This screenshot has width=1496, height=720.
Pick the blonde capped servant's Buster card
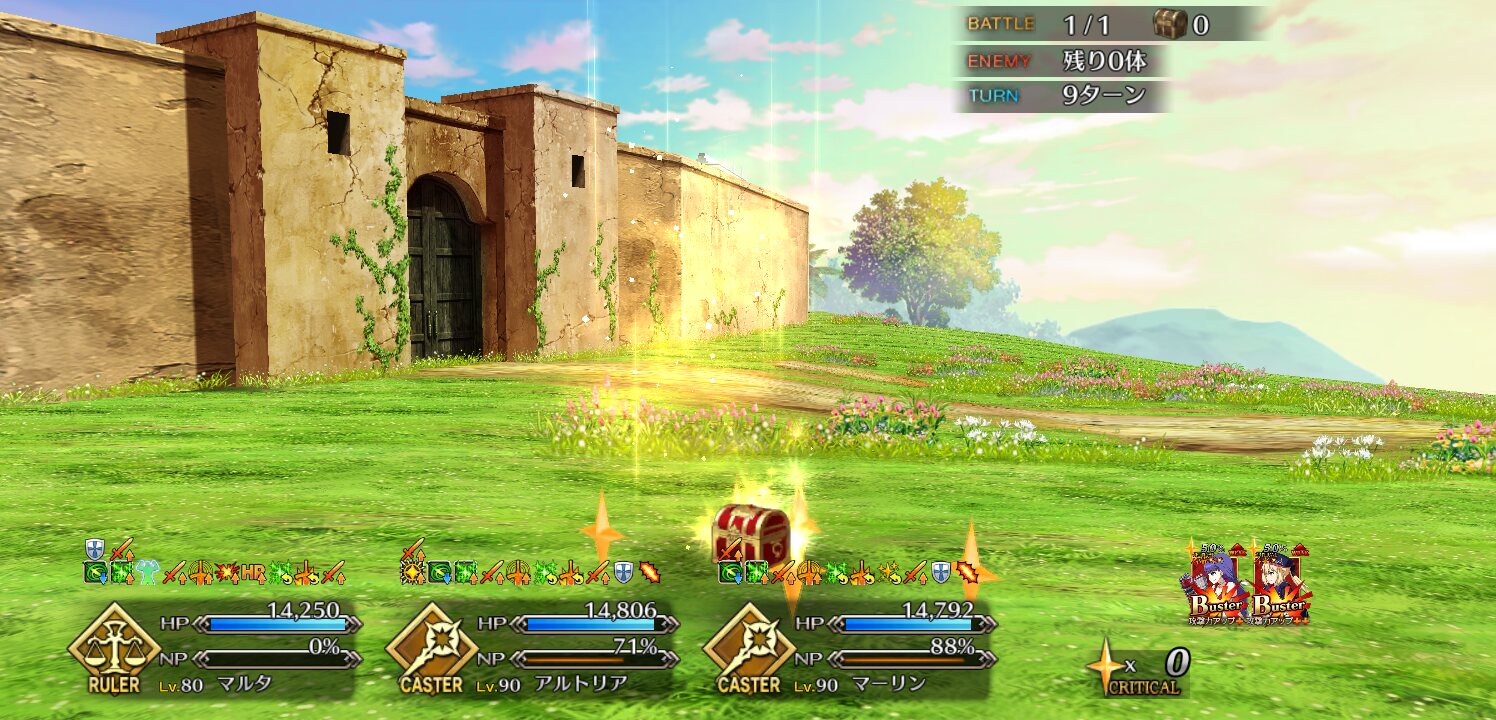pos(1281,585)
